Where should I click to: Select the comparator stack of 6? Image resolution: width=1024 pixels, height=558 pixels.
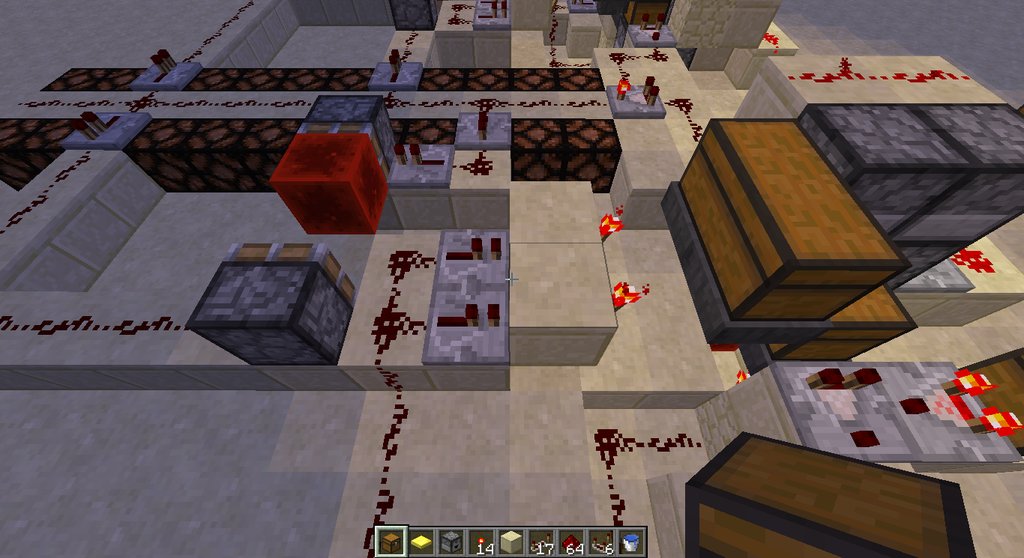click(601, 541)
